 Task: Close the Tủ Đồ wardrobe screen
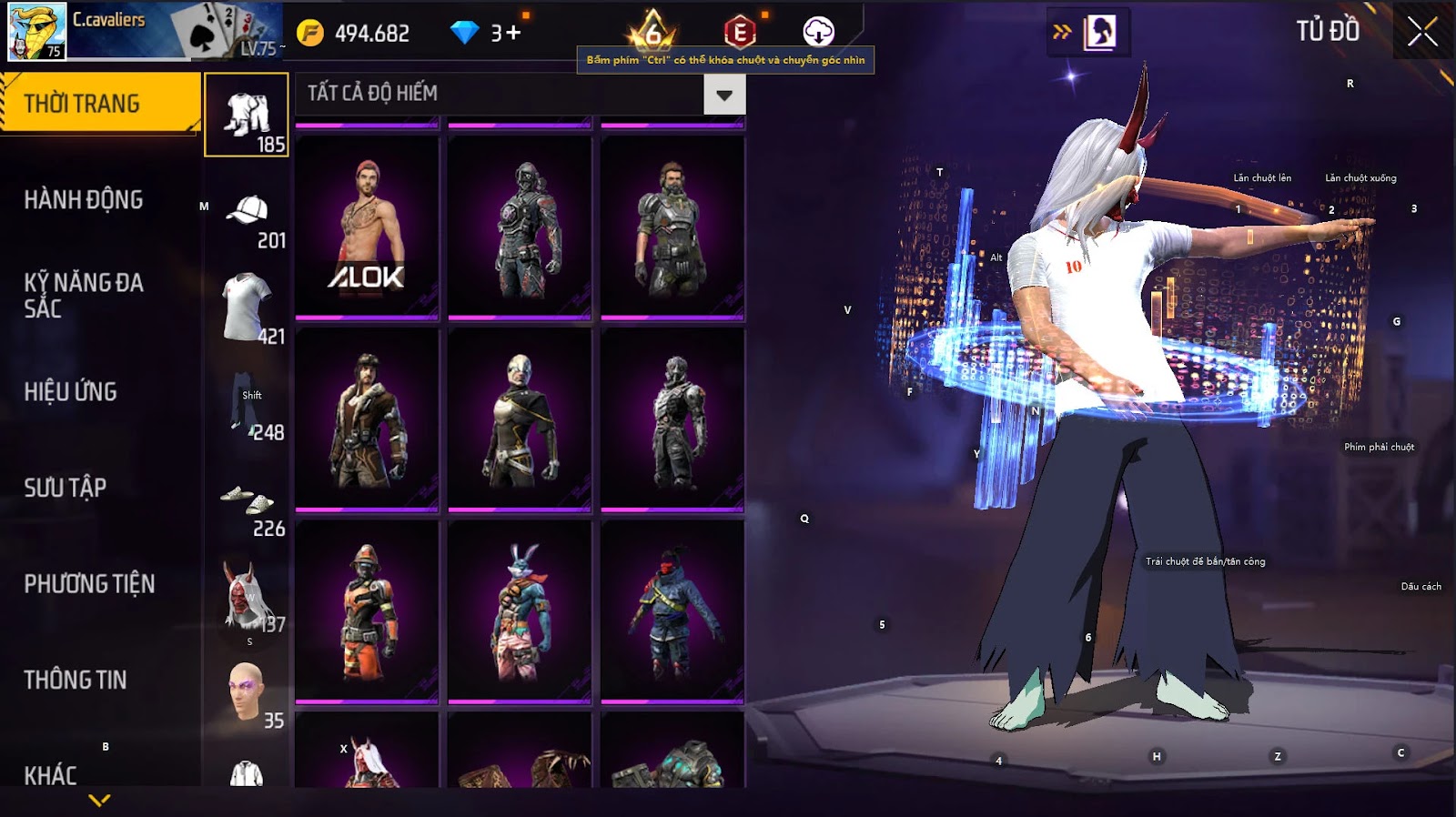1422,33
